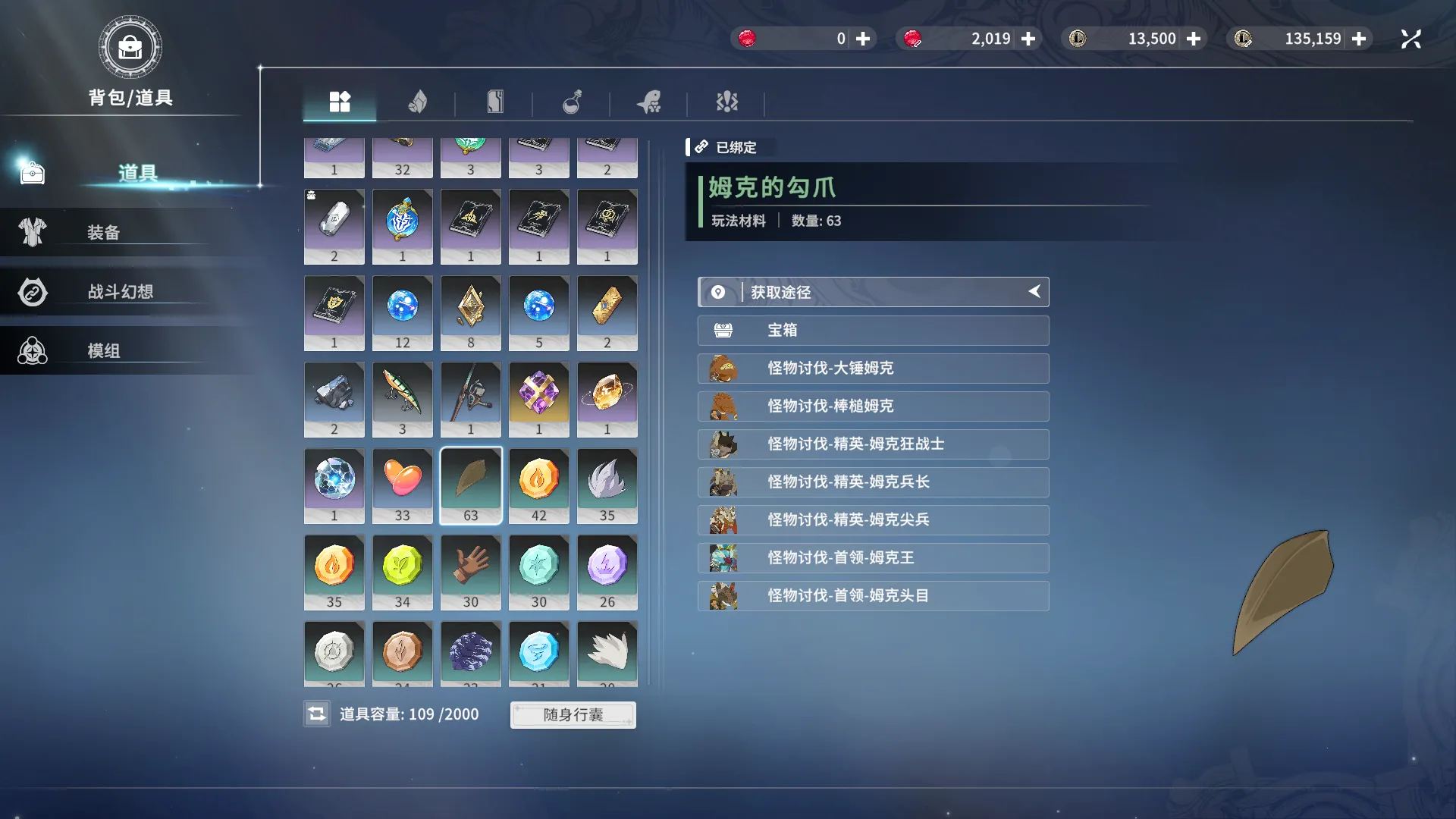Switch to the flame icon category tab
Screen dimensions: 1456x819
point(417,102)
